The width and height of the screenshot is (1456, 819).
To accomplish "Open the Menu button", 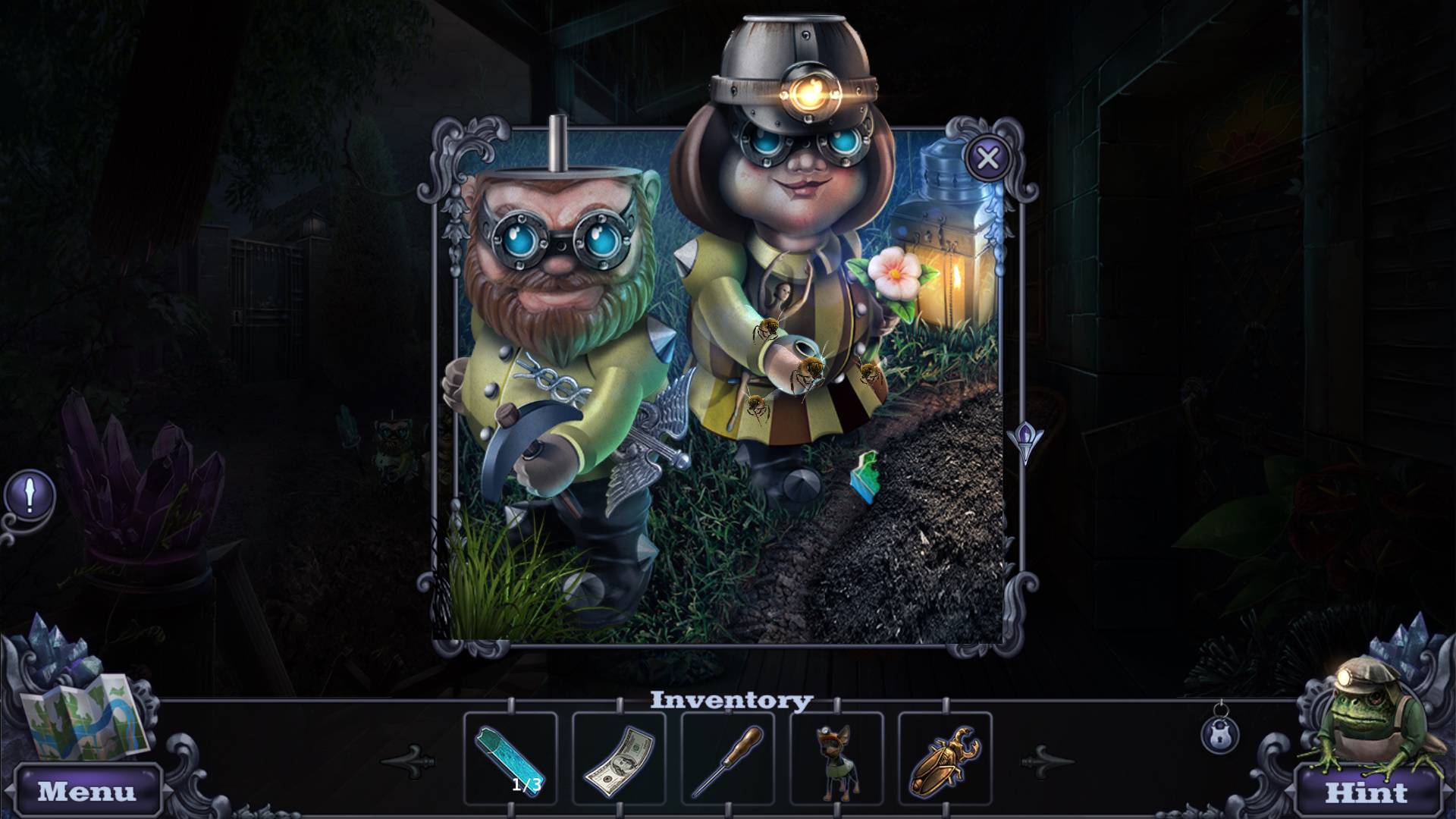I will pyautogui.click(x=87, y=791).
